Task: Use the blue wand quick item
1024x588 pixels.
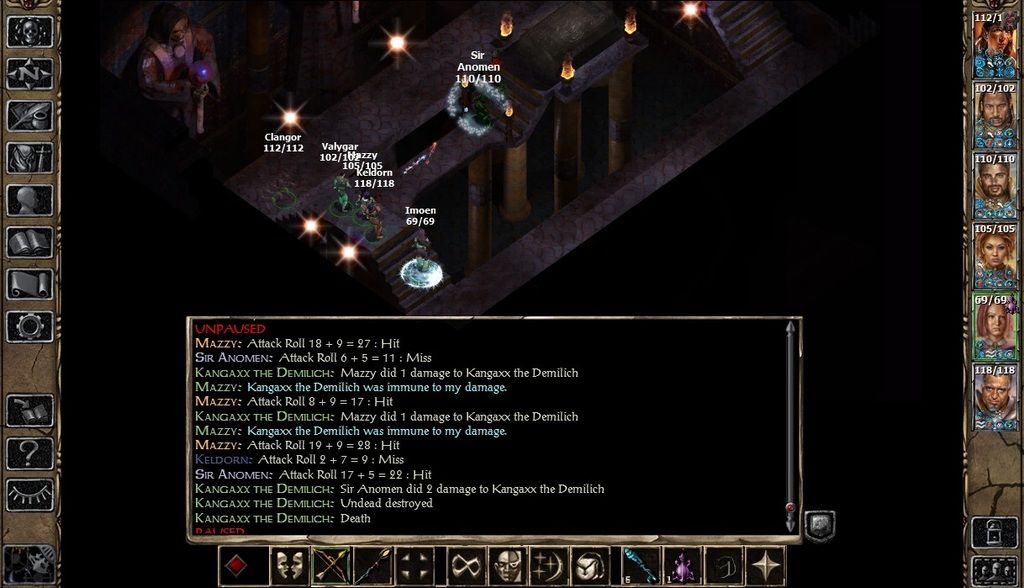Action: (640, 566)
